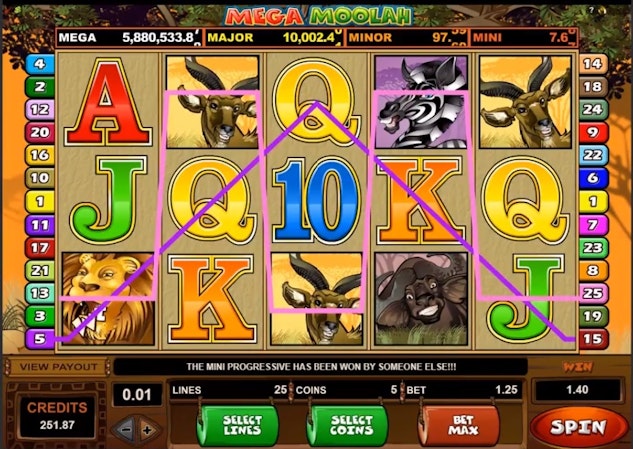The width and height of the screenshot is (633, 449).
Task: Choose payline marker 15
Action: (x=593, y=338)
